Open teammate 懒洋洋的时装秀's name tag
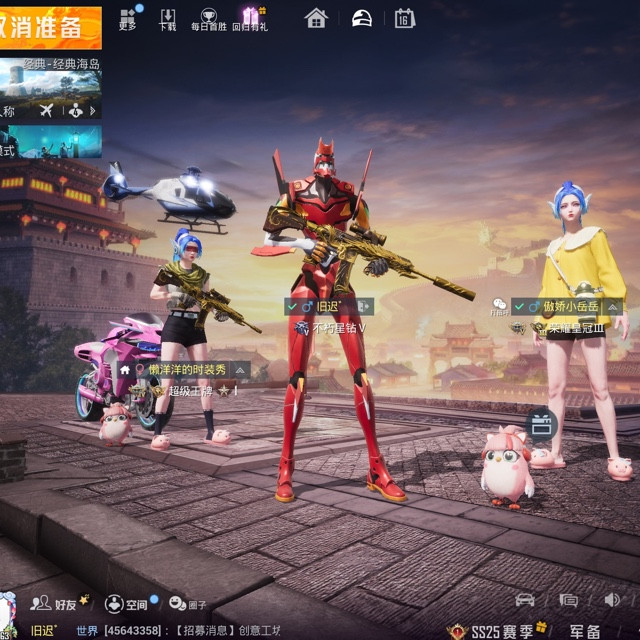Screen dimensions: 640x640 click(185, 369)
